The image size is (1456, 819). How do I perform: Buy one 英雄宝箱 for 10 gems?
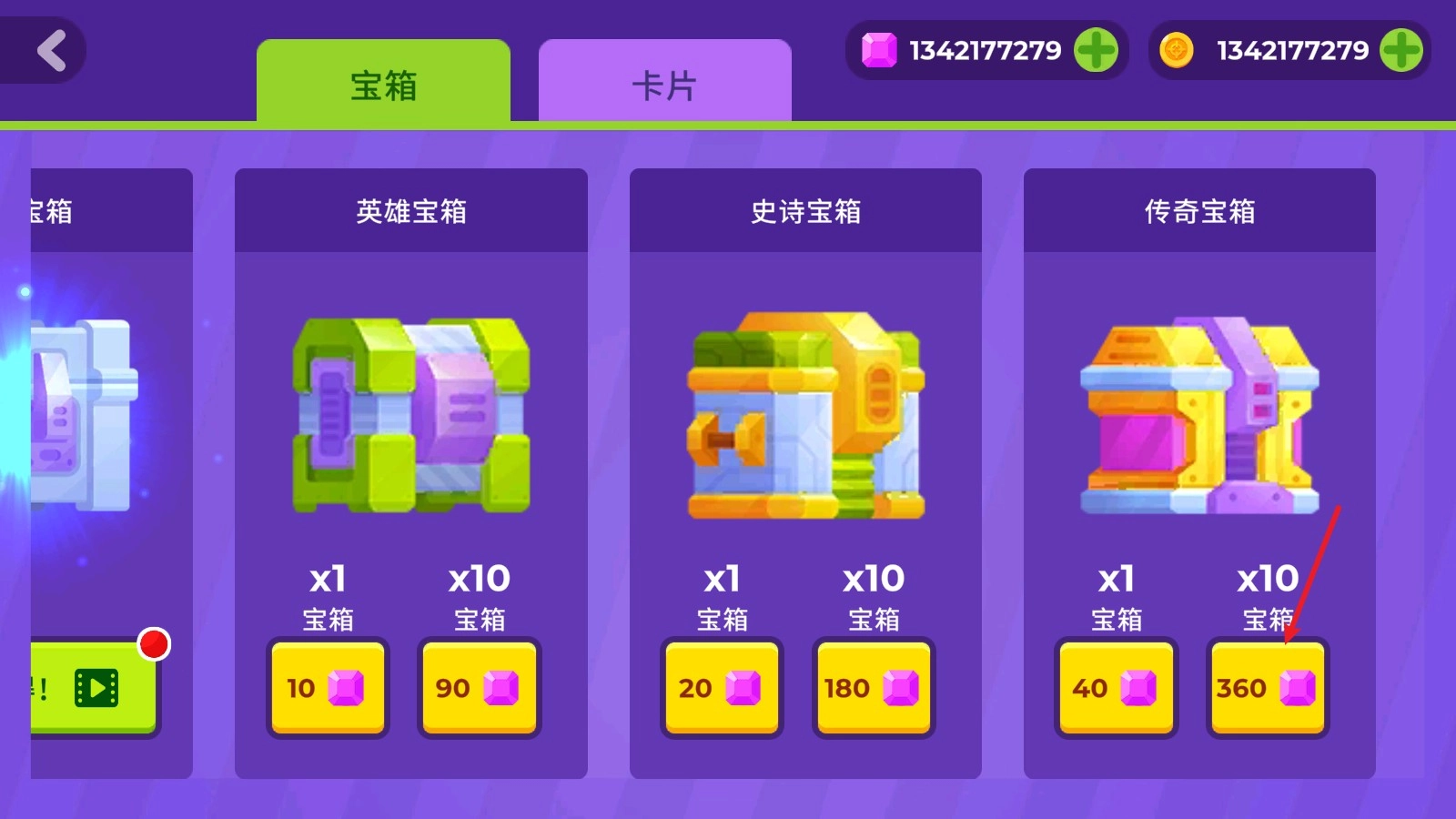(x=329, y=689)
